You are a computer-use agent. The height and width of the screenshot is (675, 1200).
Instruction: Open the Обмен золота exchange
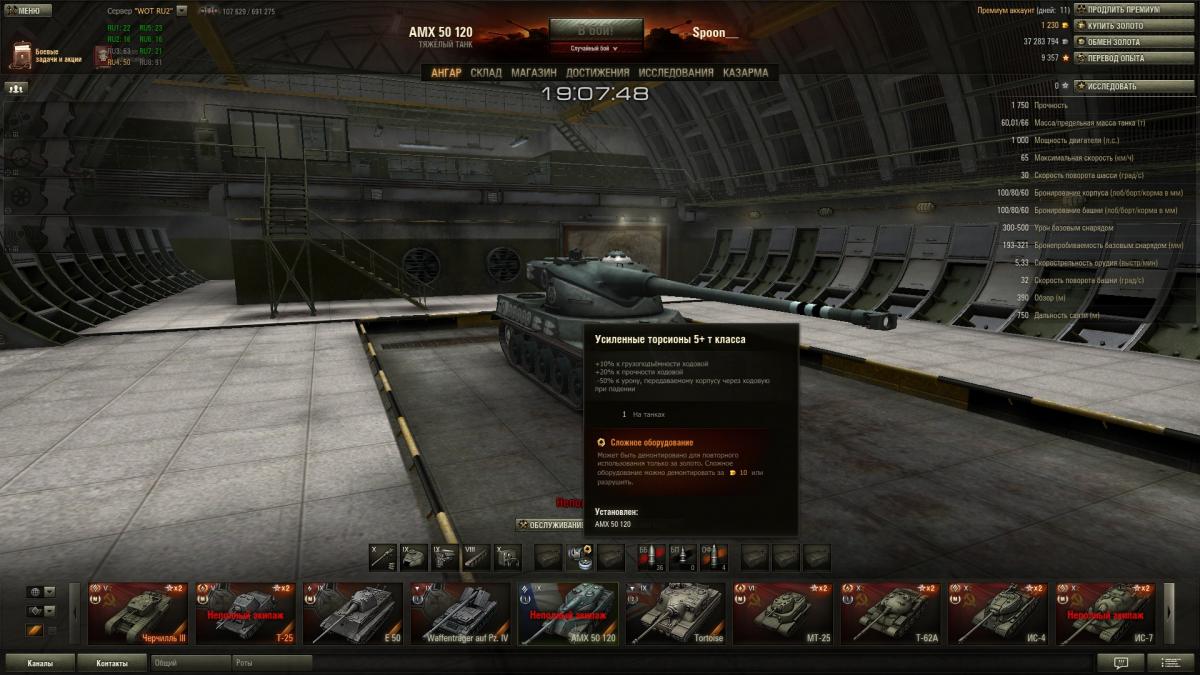click(x=1120, y=42)
